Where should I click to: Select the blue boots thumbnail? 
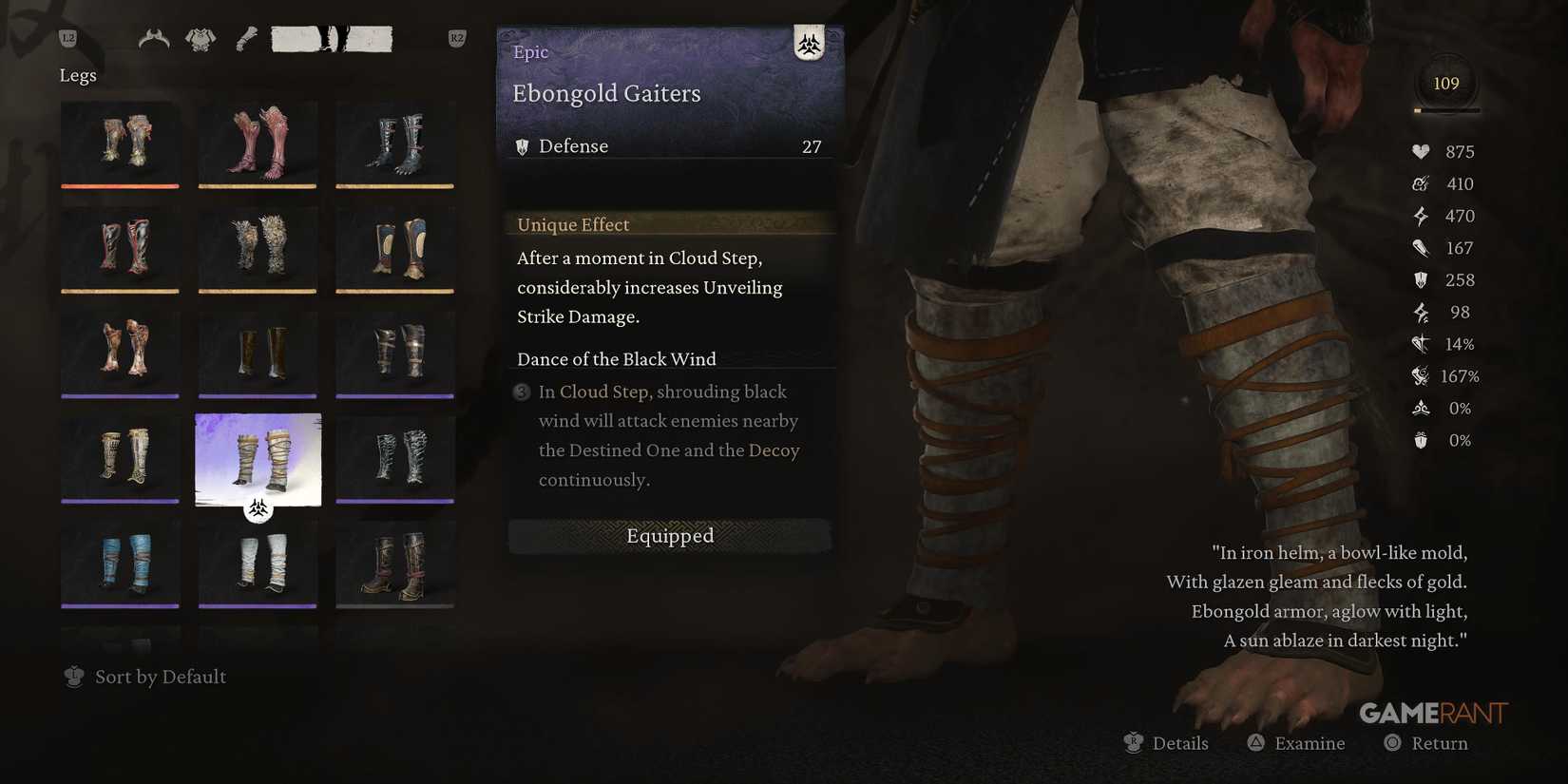(x=120, y=564)
